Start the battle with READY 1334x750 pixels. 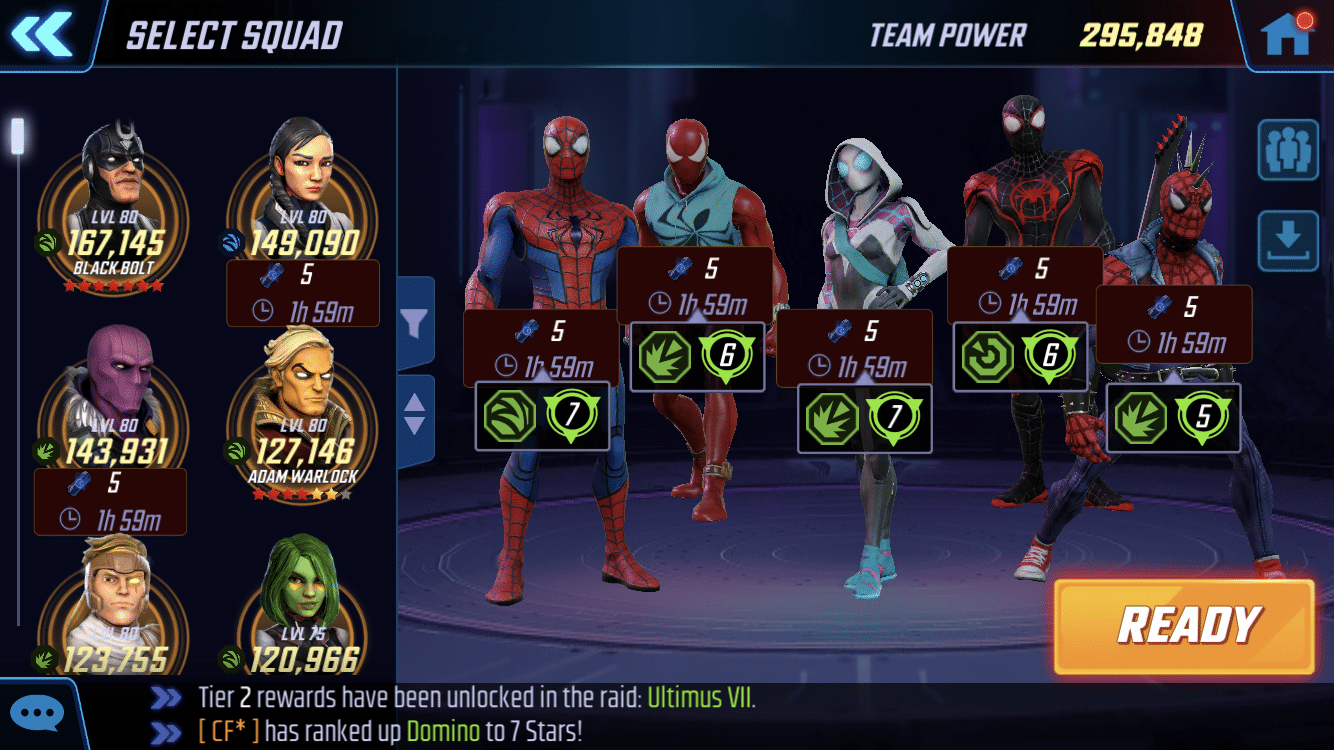[1184, 626]
